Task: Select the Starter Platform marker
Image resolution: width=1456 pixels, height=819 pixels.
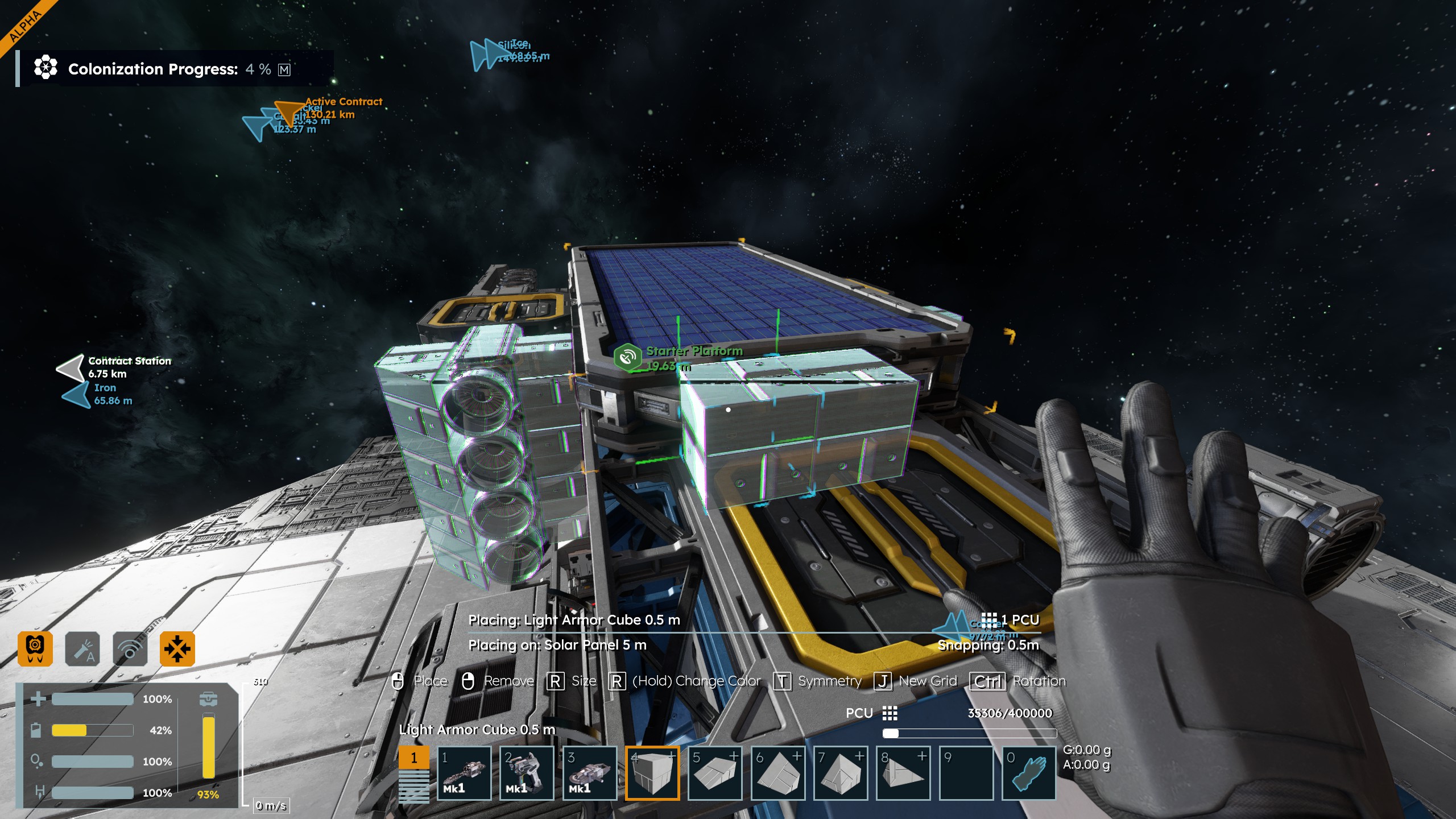Action: [x=627, y=357]
